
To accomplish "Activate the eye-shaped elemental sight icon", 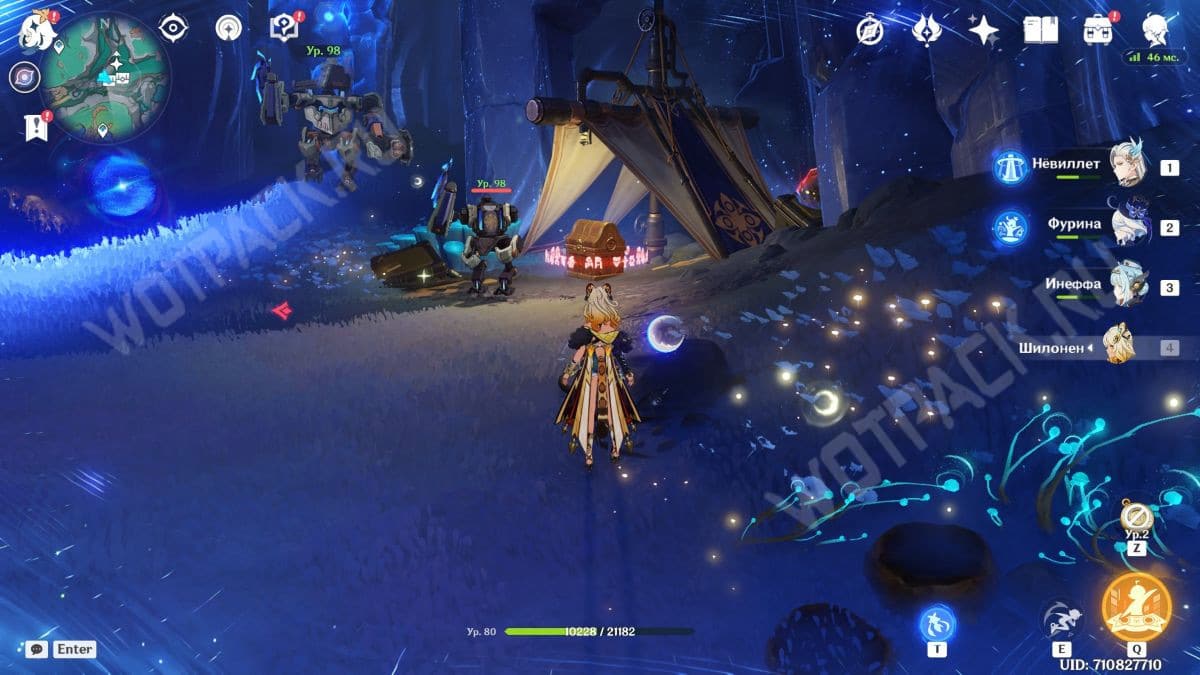I will tap(173, 29).
